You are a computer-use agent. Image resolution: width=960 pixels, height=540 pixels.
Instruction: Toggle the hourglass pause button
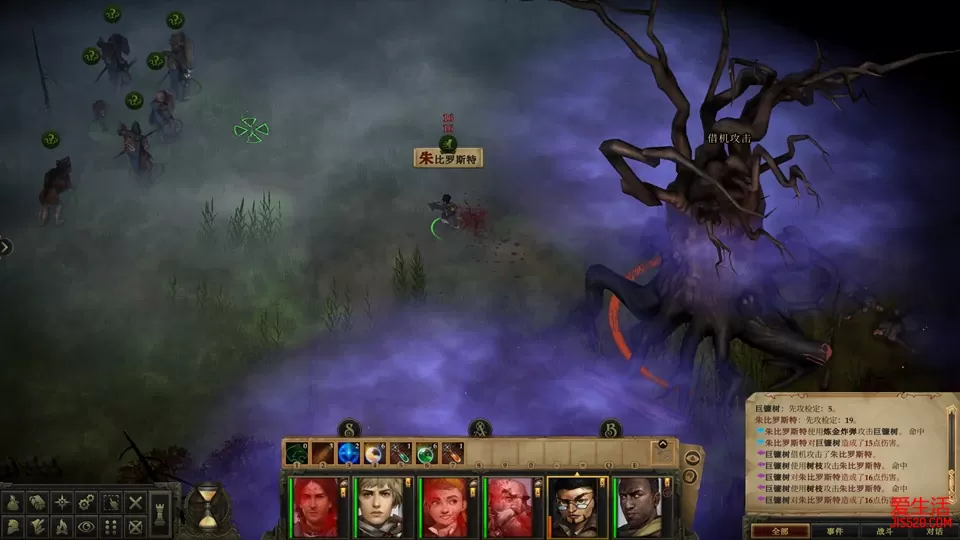tap(207, 506)
